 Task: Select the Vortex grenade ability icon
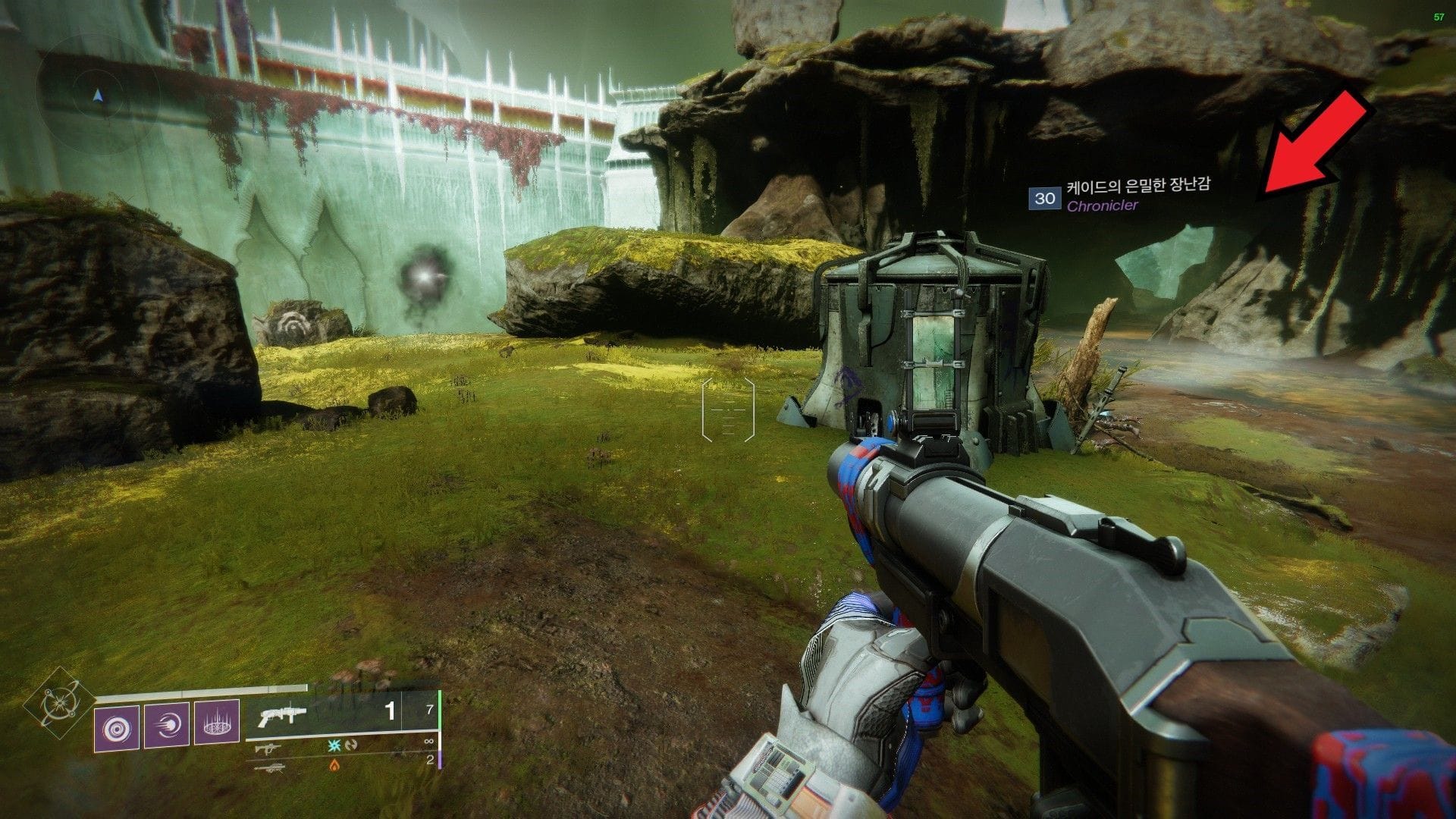pyautogui.click(x=117, y=727)
